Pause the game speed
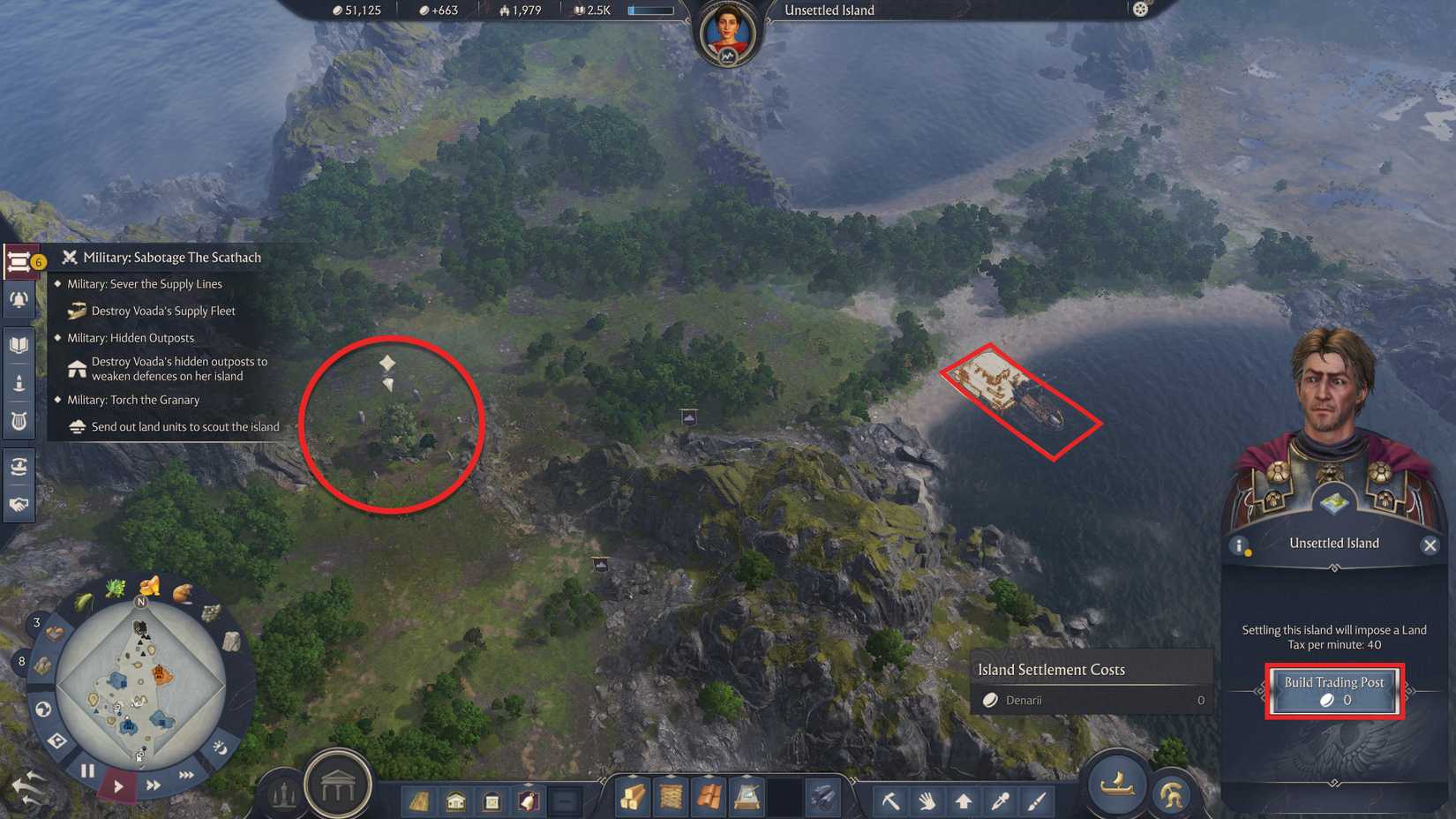The height and width of the screenshot is (819, 1456). point(86,769)
